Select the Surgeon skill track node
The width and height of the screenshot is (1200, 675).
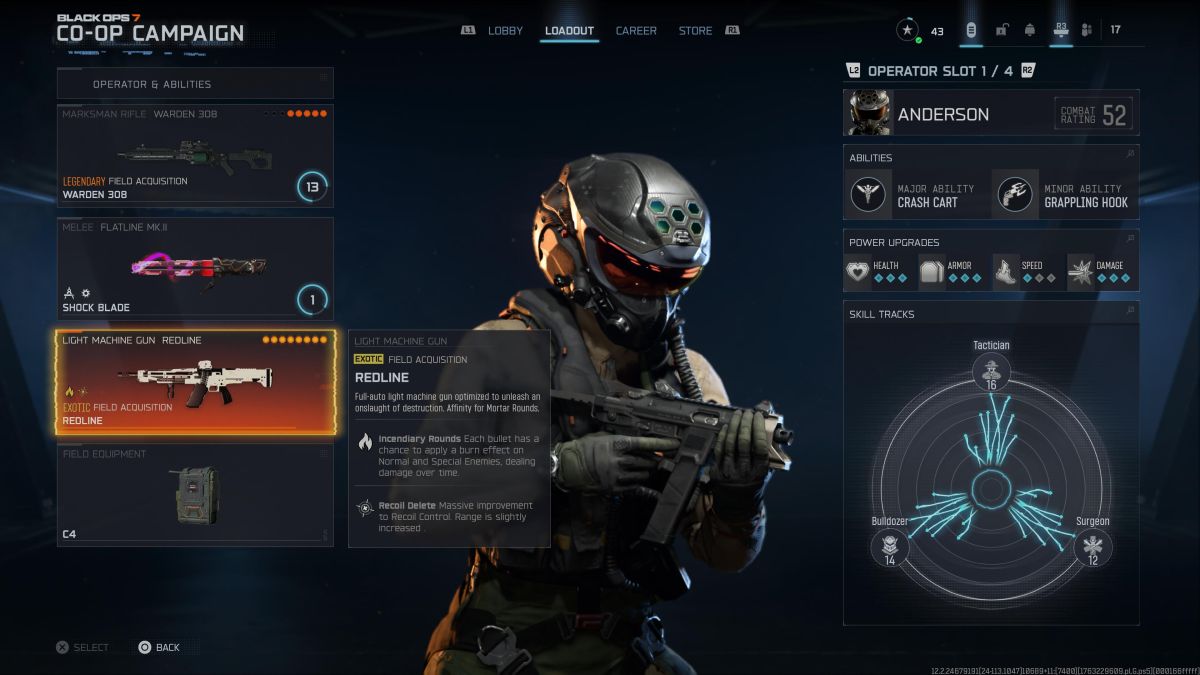point(1092,547)
